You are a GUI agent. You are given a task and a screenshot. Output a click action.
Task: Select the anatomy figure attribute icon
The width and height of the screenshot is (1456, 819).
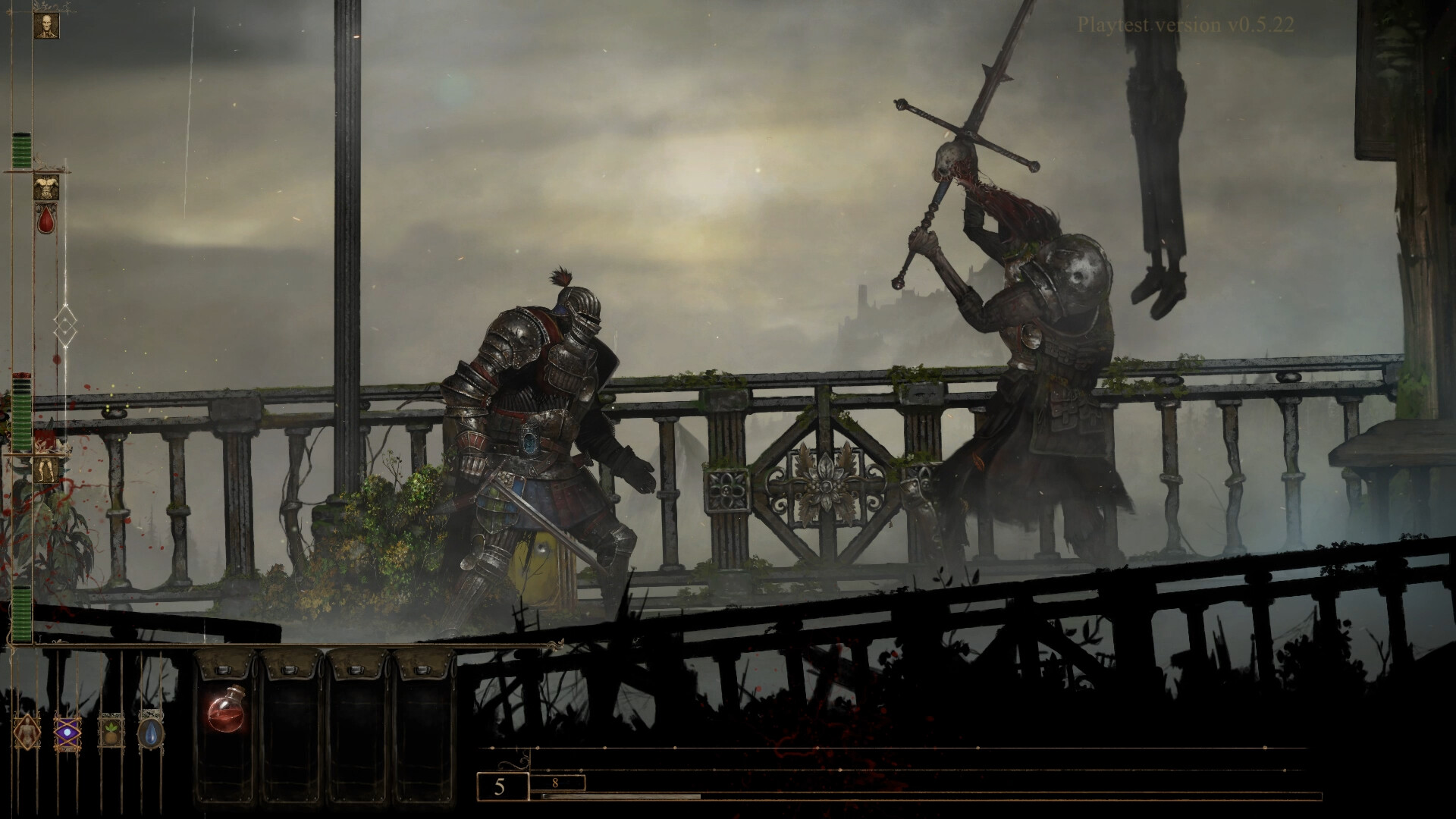pyautogui.click(x=28, y=734)
